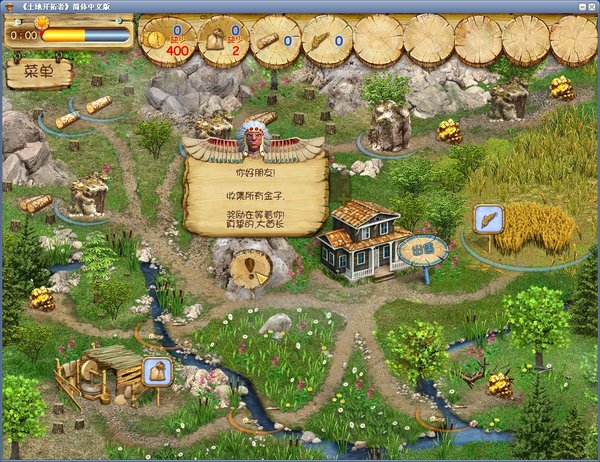Click the flour sack sign by the mill
Screen dimensions: 600x462
[157, 372]
